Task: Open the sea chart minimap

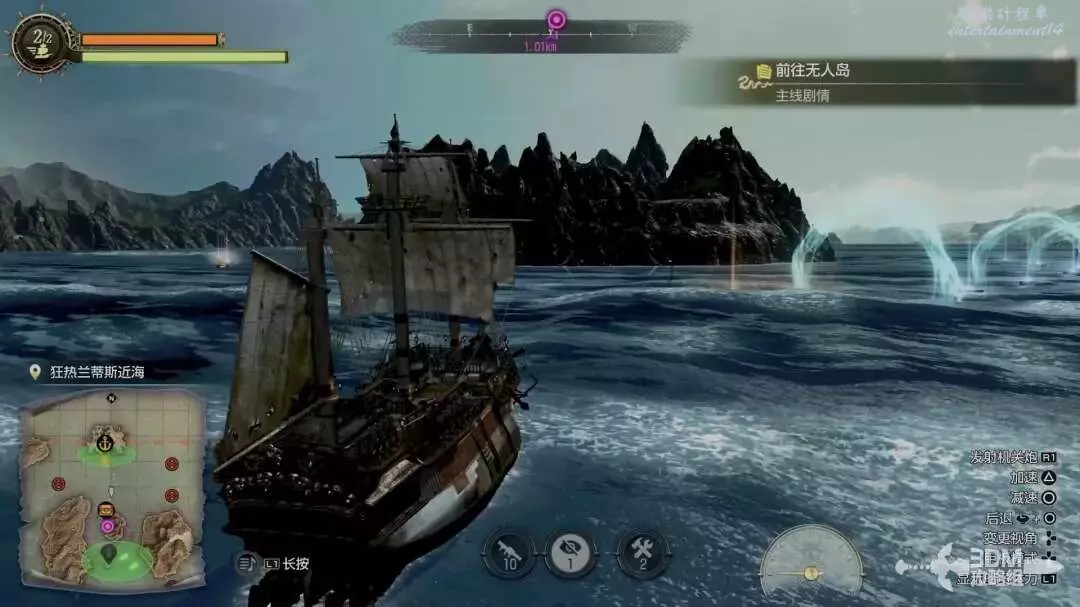Action: [112, 488]
